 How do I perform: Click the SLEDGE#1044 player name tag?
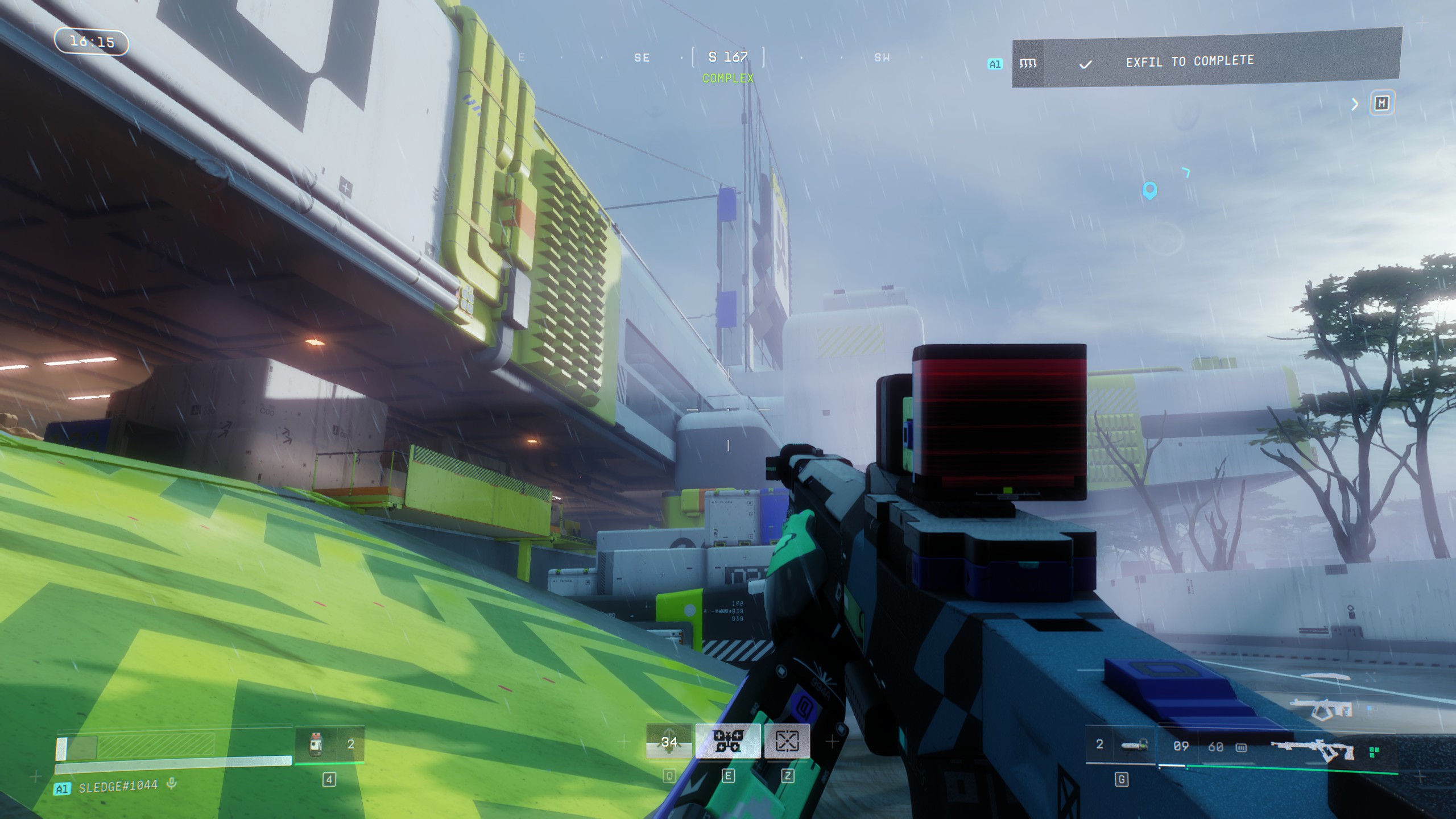(118, 787)
